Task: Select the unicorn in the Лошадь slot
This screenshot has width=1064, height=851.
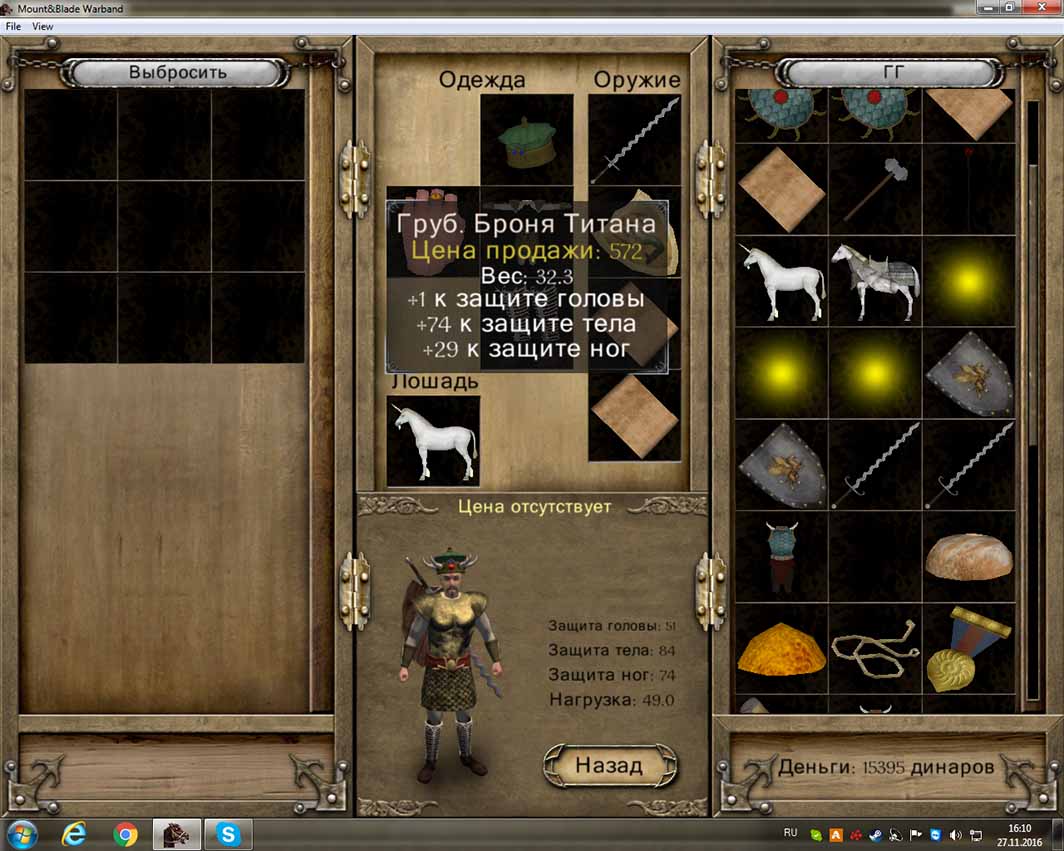Action: [x=433, y=441]
